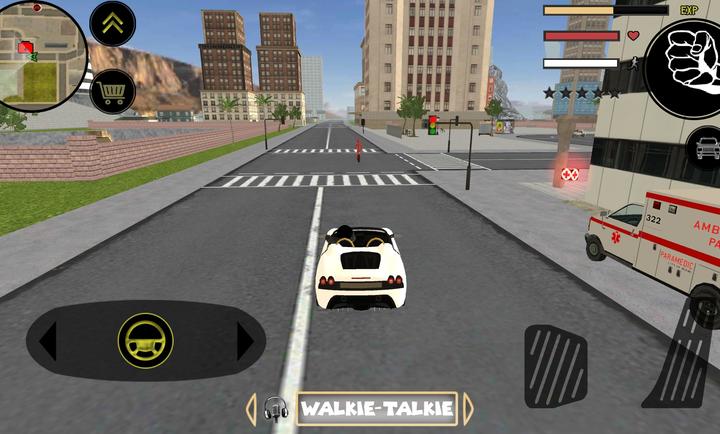
Task: Open the shopping cart store
Action: click(113, 92)
